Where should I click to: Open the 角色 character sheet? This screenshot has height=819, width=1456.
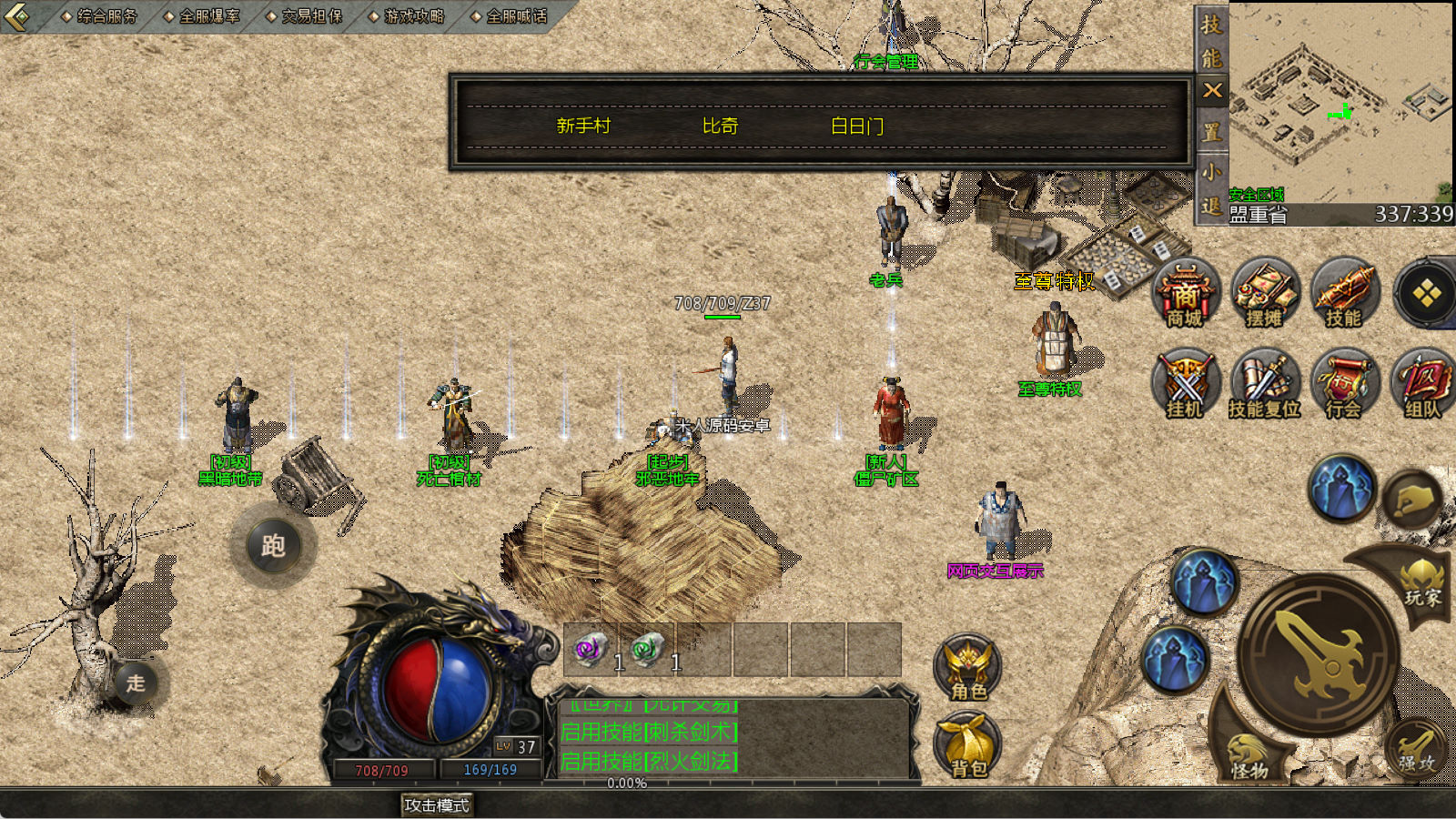tap(968, 669)
